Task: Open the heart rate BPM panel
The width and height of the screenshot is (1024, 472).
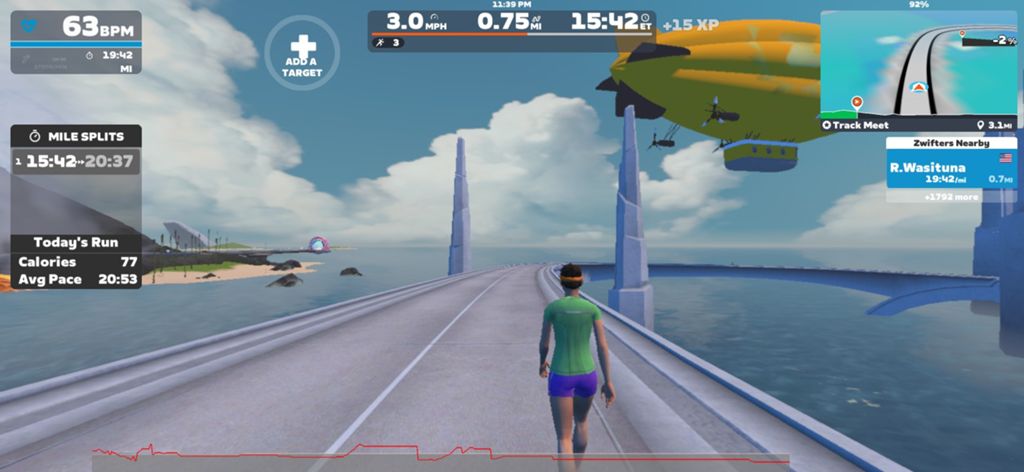Action: 76,27
